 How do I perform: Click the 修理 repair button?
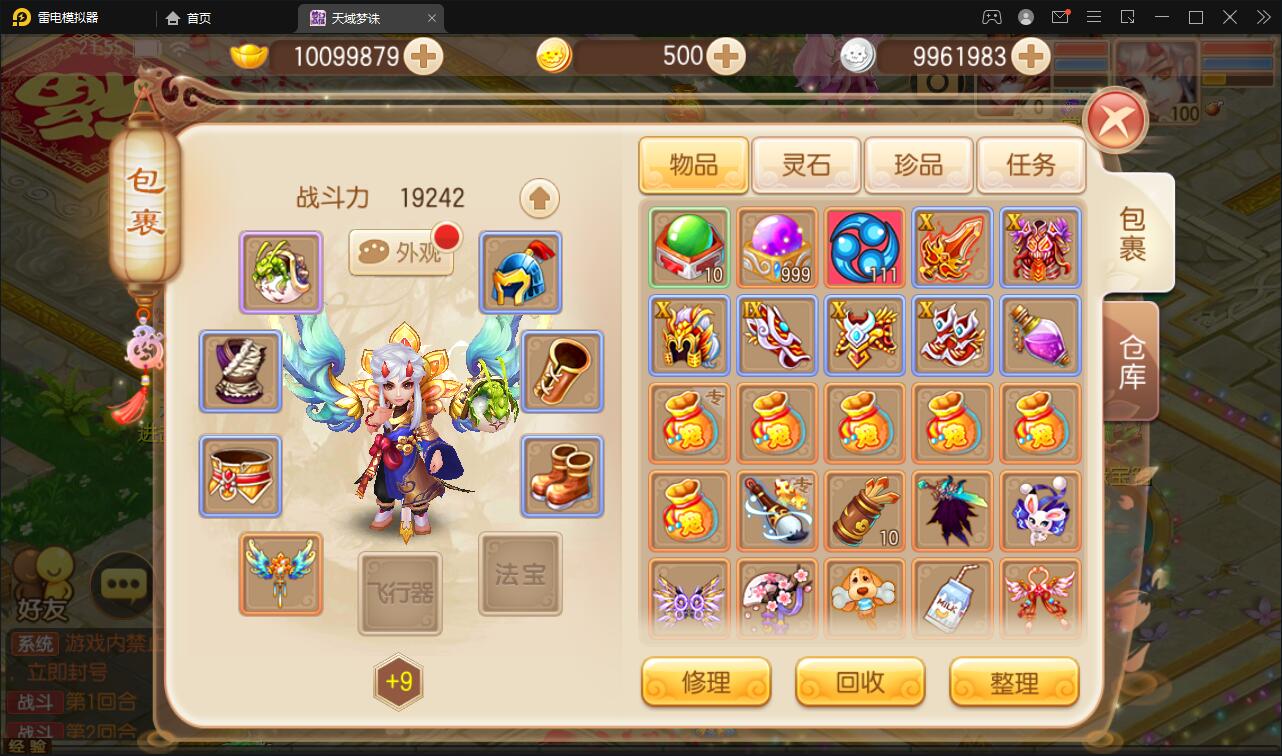click(x=706, y=682)
